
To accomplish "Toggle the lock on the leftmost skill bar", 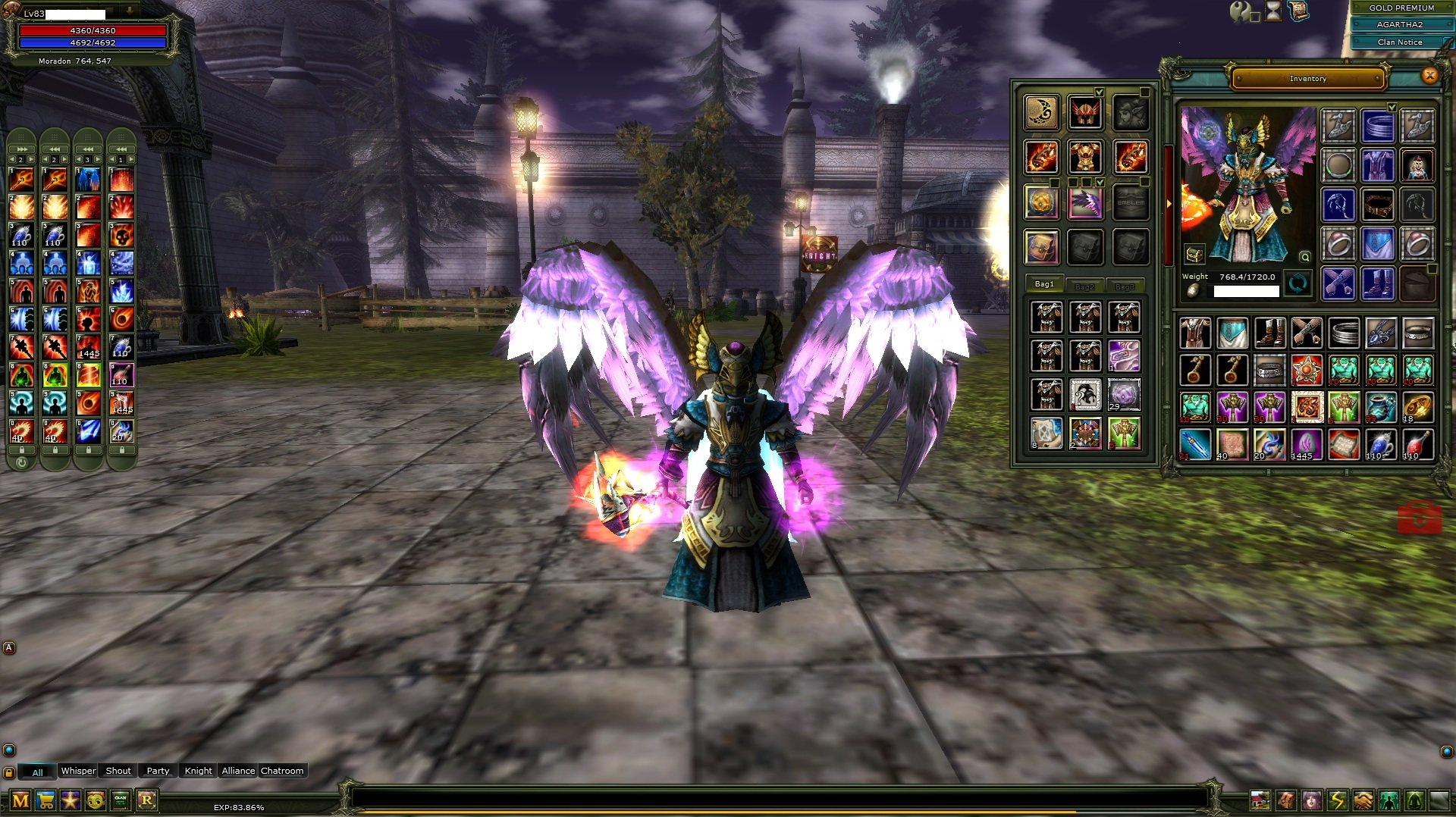I will 22,450.
